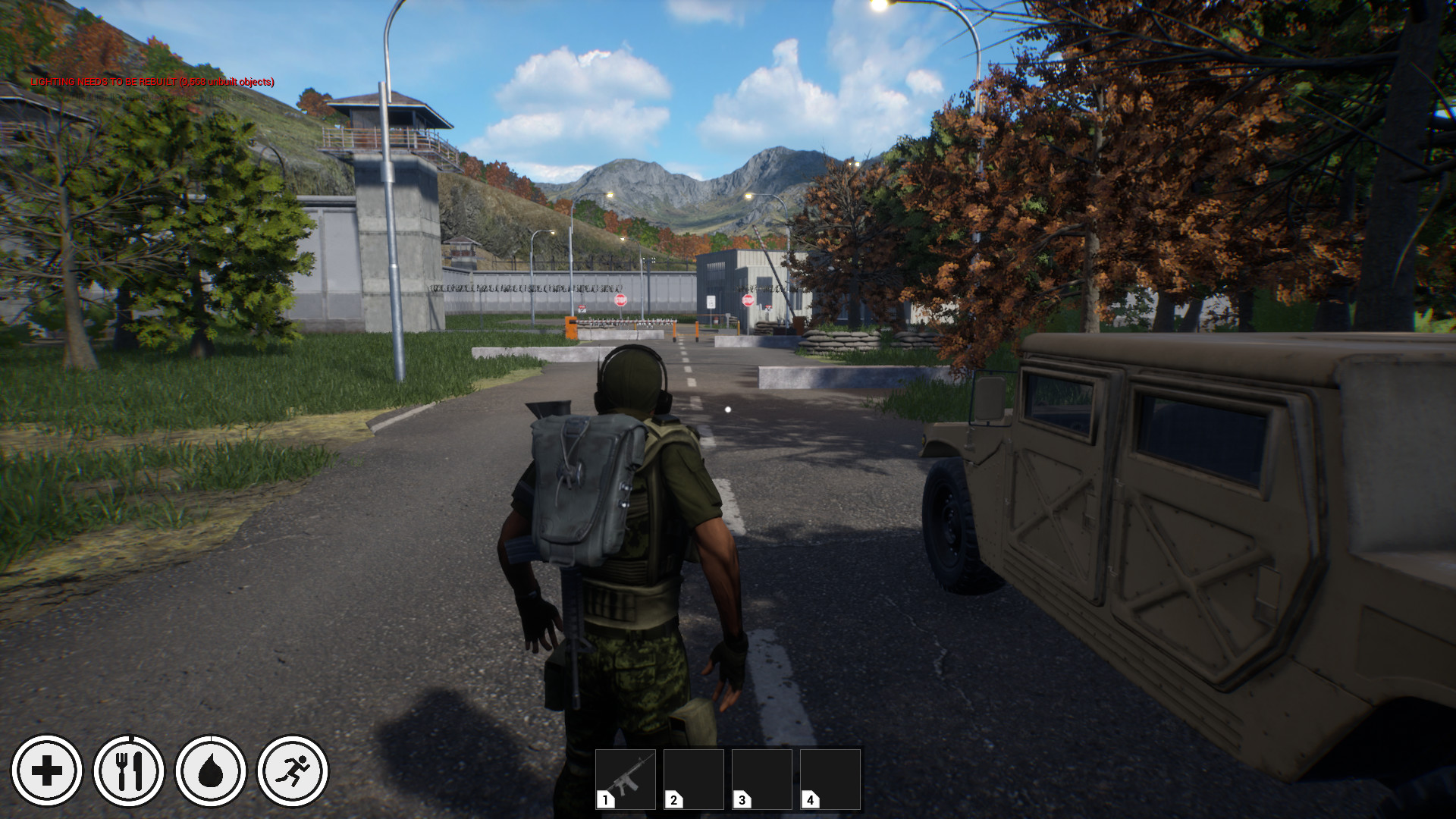Click the "4" badge on the fourth hotbar slot
Image resolution: width=1456 pixels, height=819 pixels.
coord(810,799)
